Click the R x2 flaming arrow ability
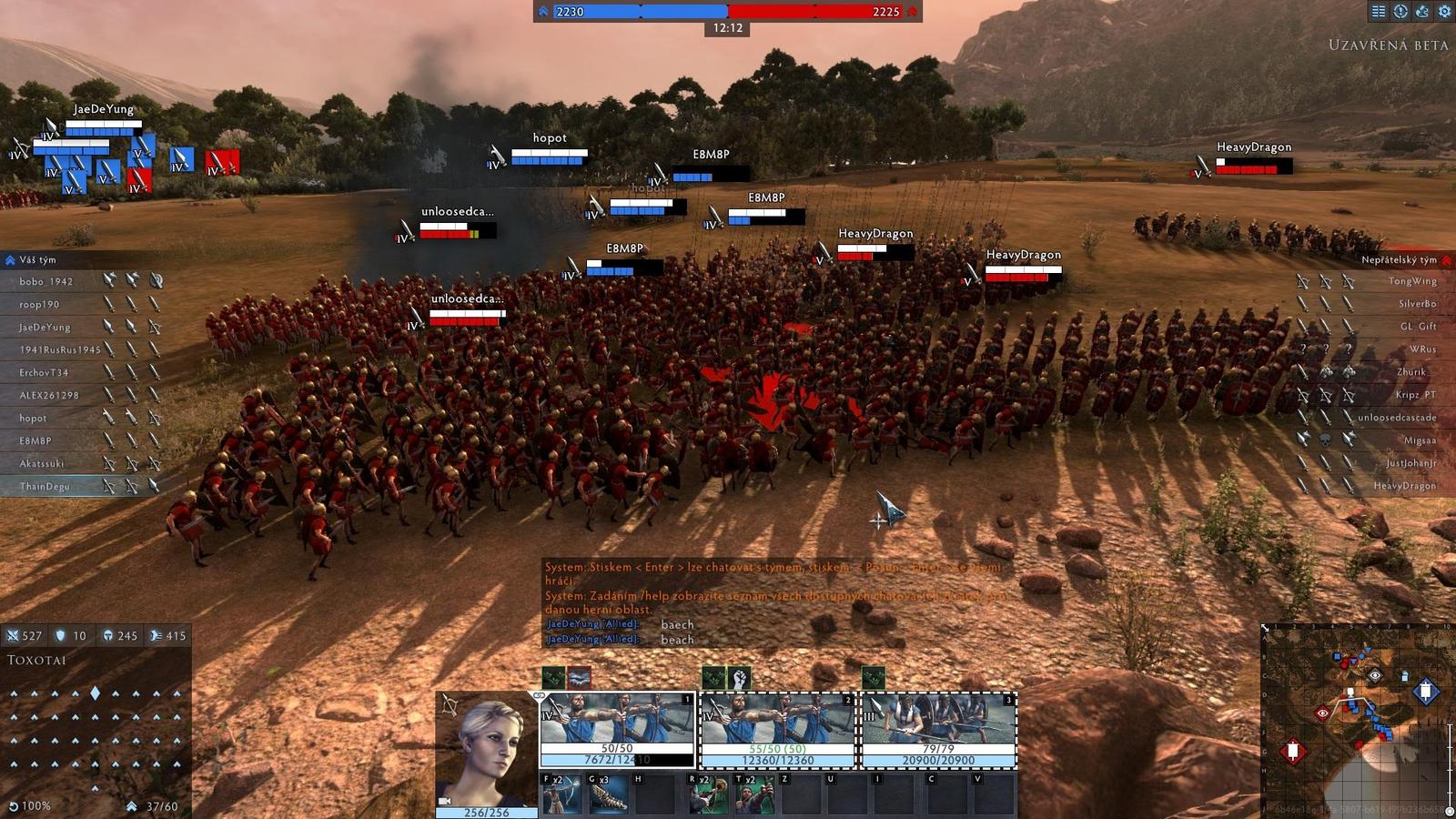Image resolution: width=1456 pixels, height=819 pixels. click(x=706, y=794)
